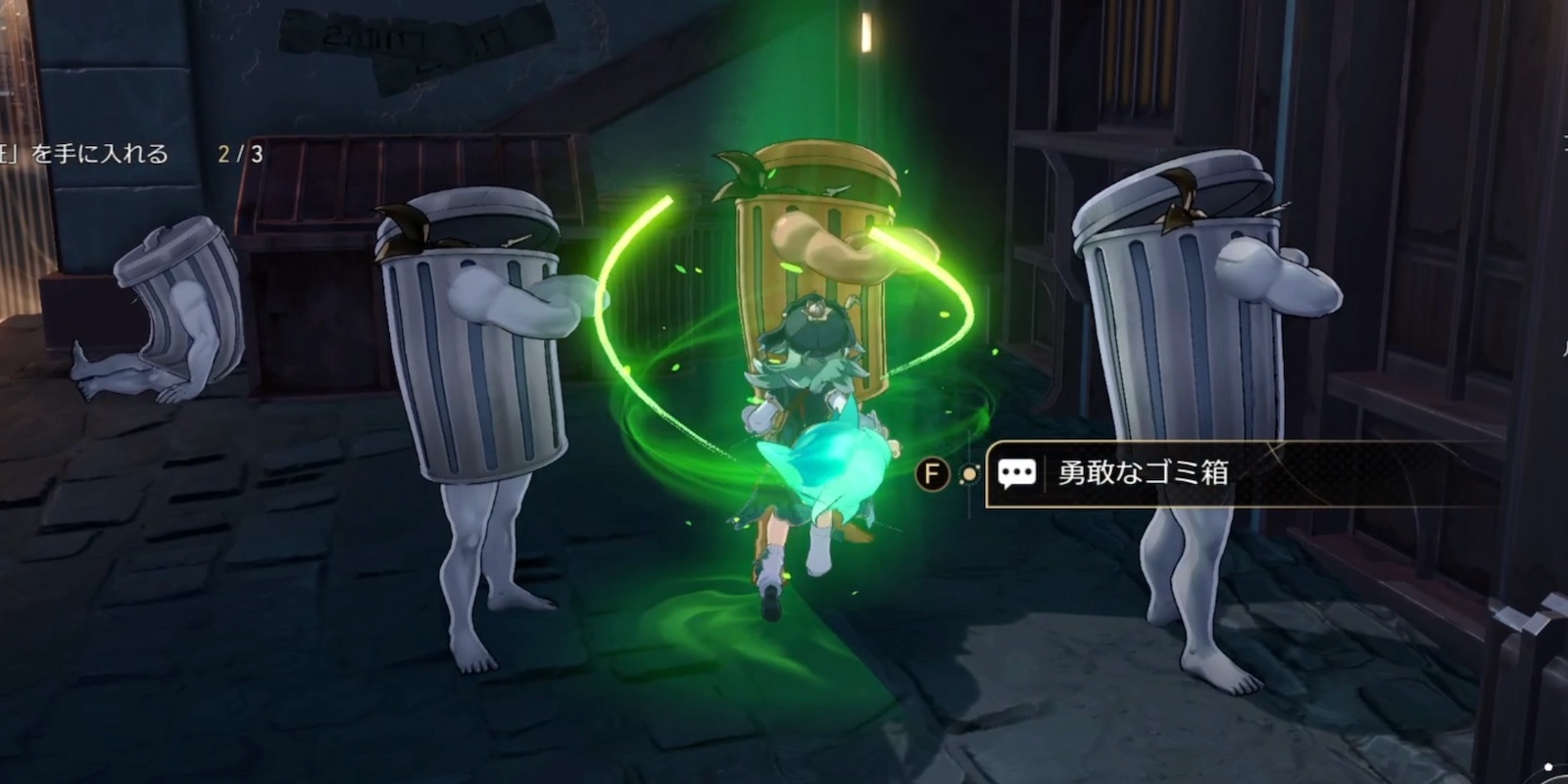This screenshot has height=784, width=1568.
Task: Click the yellow quest objective counter 2/3
Action: pos(238,154)
